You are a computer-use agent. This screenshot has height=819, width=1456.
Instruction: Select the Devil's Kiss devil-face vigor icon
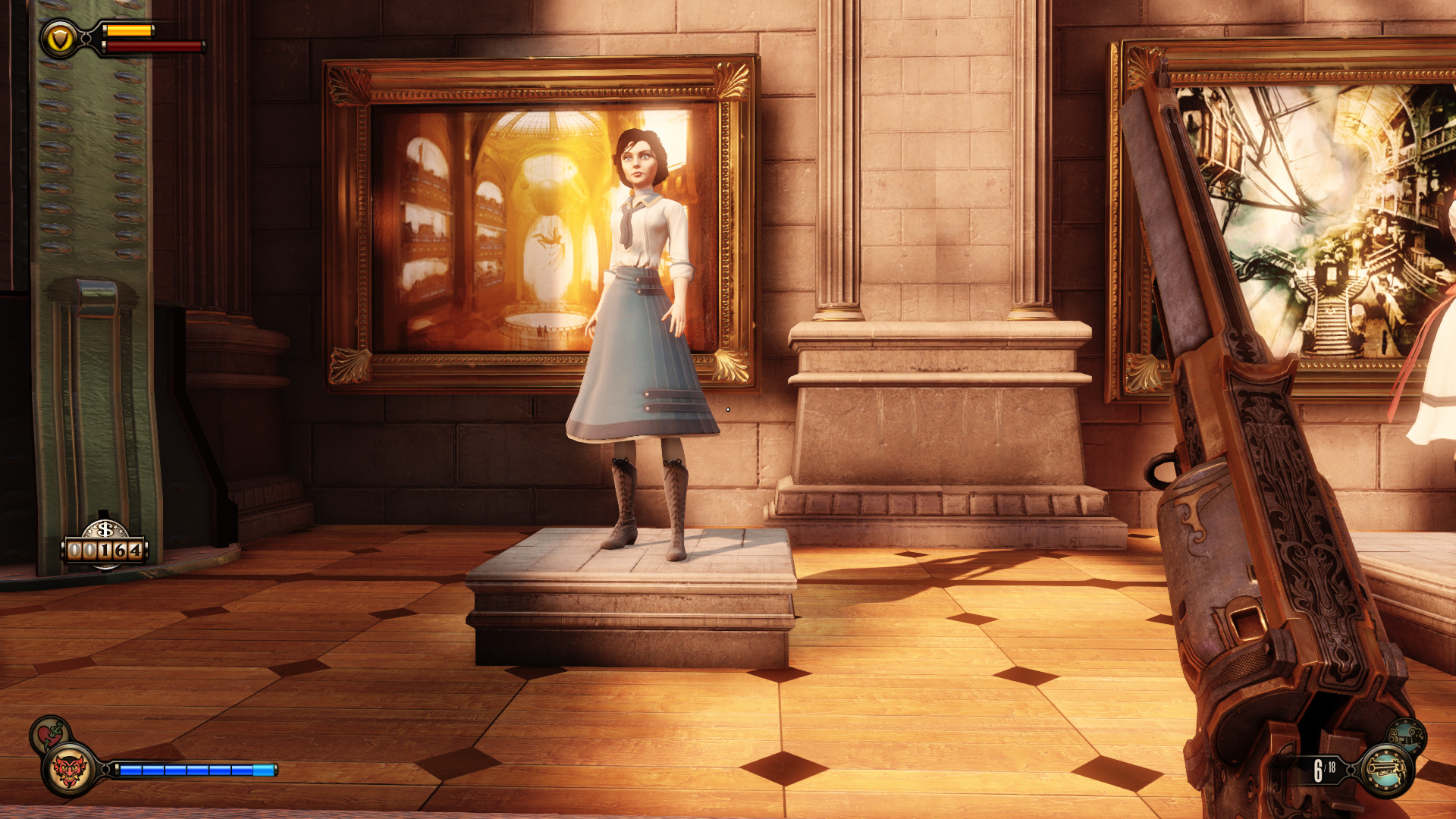tap(70, 770)
